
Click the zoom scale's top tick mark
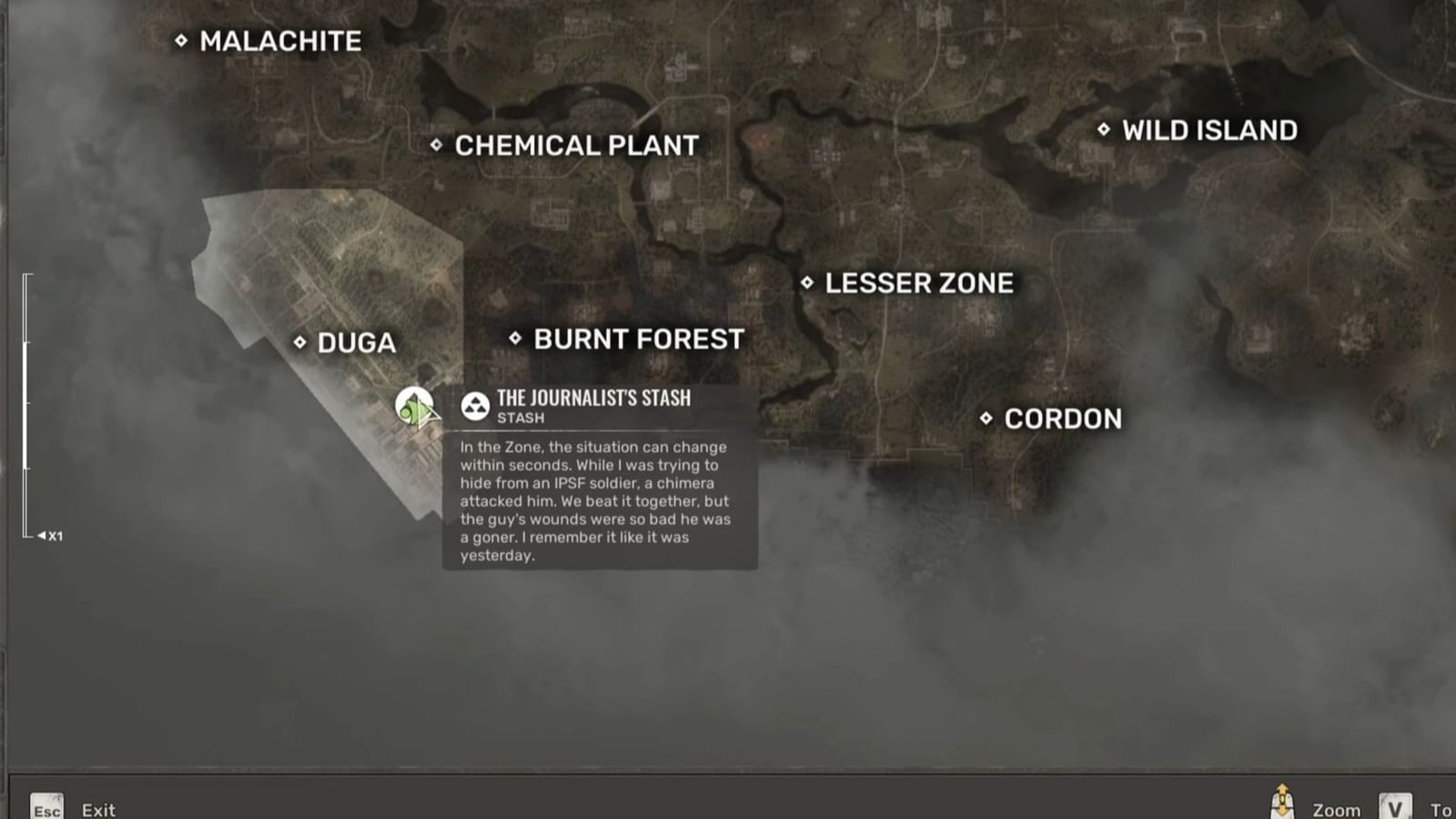coord(26,273)
